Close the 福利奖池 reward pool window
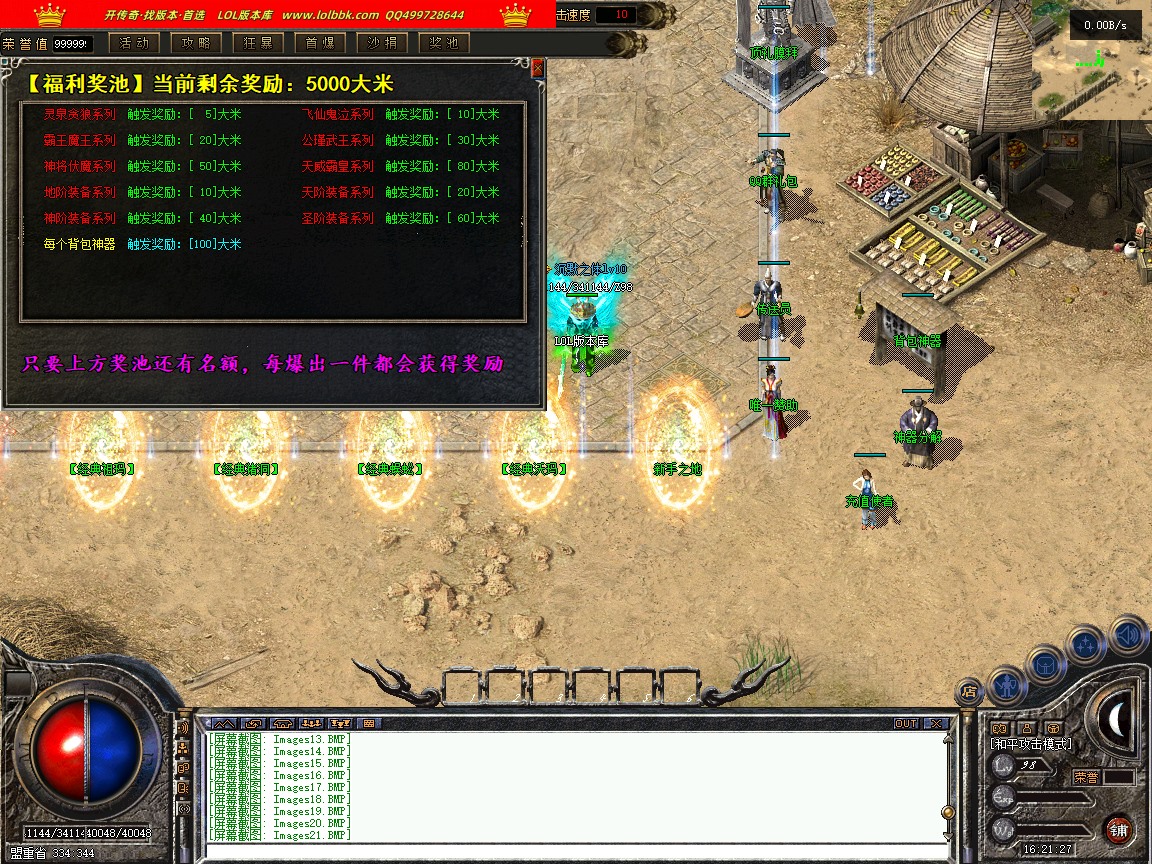The width and height of the screenshot is (1152, 864). [x=538, y=68]
